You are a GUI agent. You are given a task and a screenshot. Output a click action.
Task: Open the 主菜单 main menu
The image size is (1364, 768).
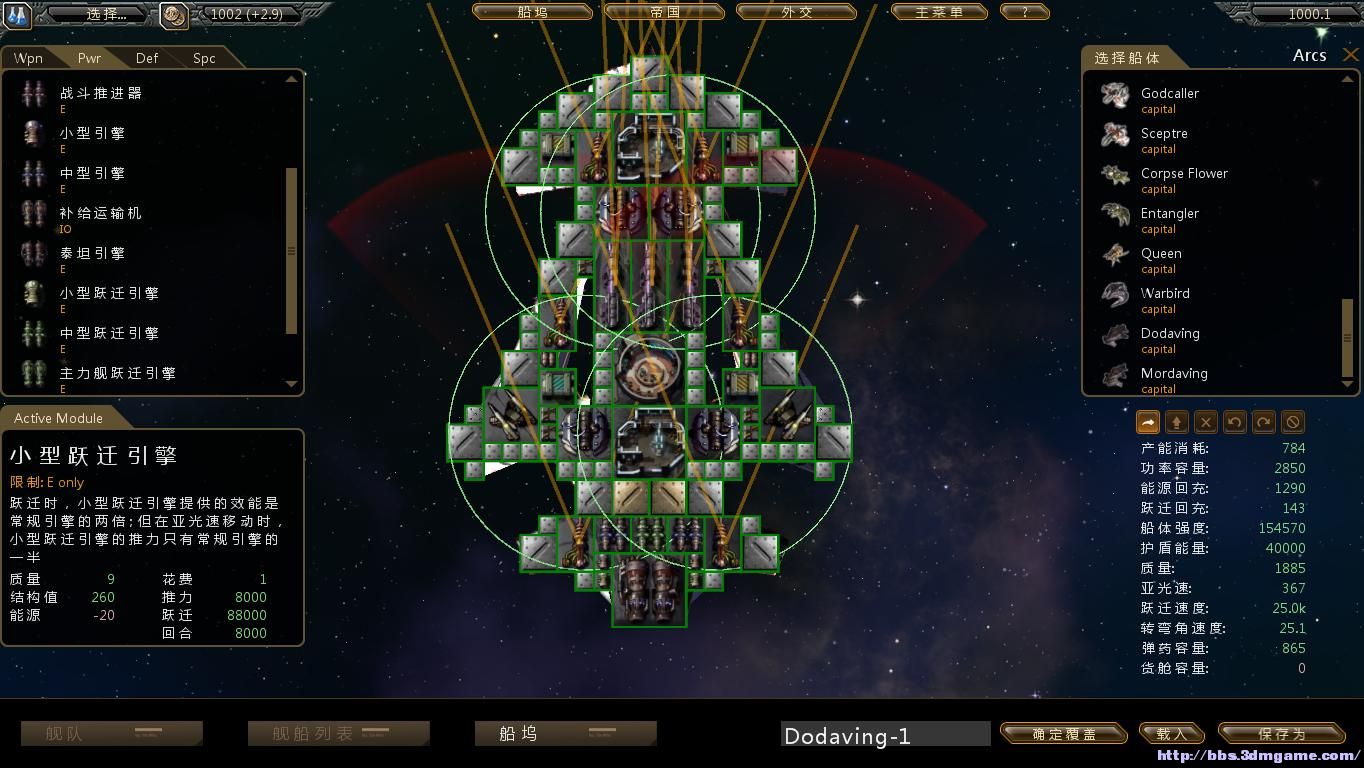click(938, 13)
